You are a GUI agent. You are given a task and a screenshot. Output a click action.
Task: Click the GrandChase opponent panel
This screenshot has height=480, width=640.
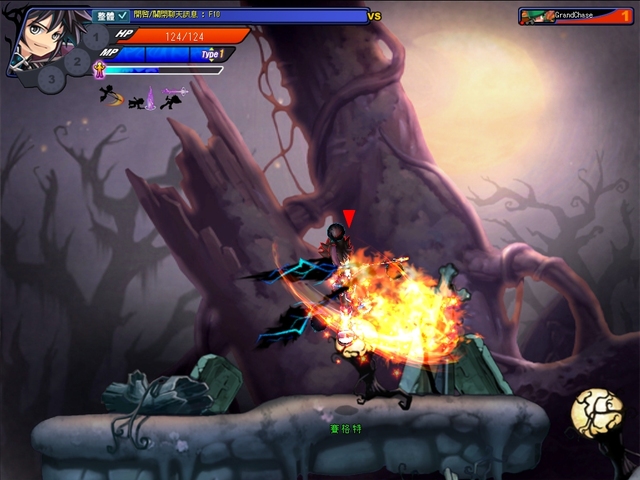pos(575,16)
